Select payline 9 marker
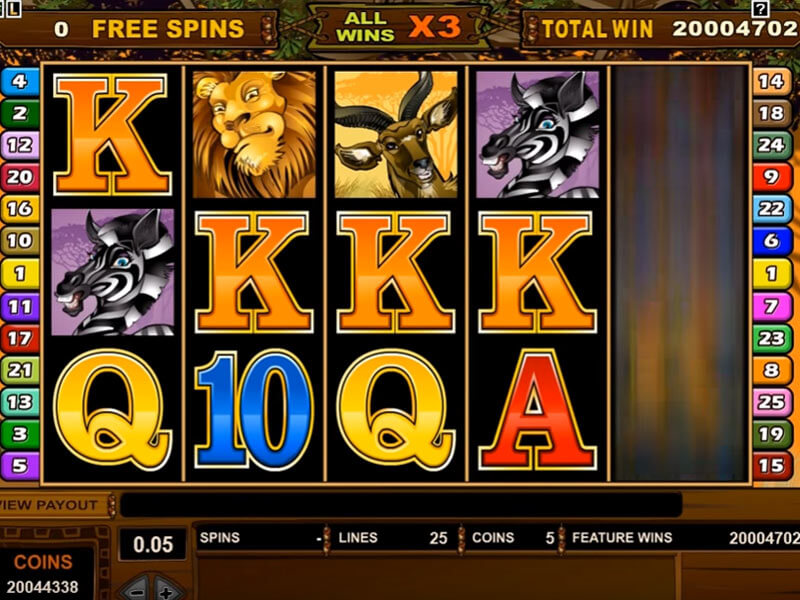Viewport: 800px width, 600px height. point(770,177)
